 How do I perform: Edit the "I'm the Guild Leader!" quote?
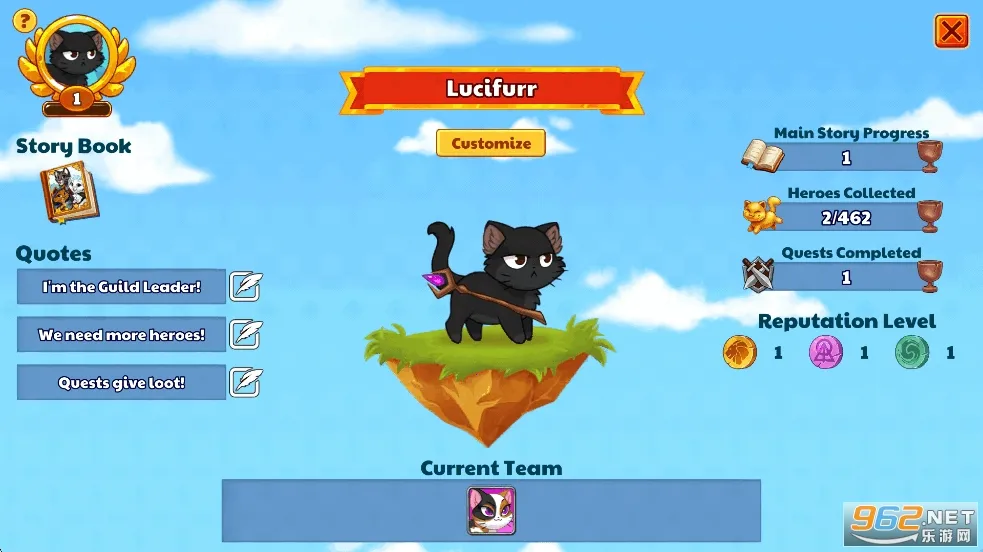[x=245, y=287]
